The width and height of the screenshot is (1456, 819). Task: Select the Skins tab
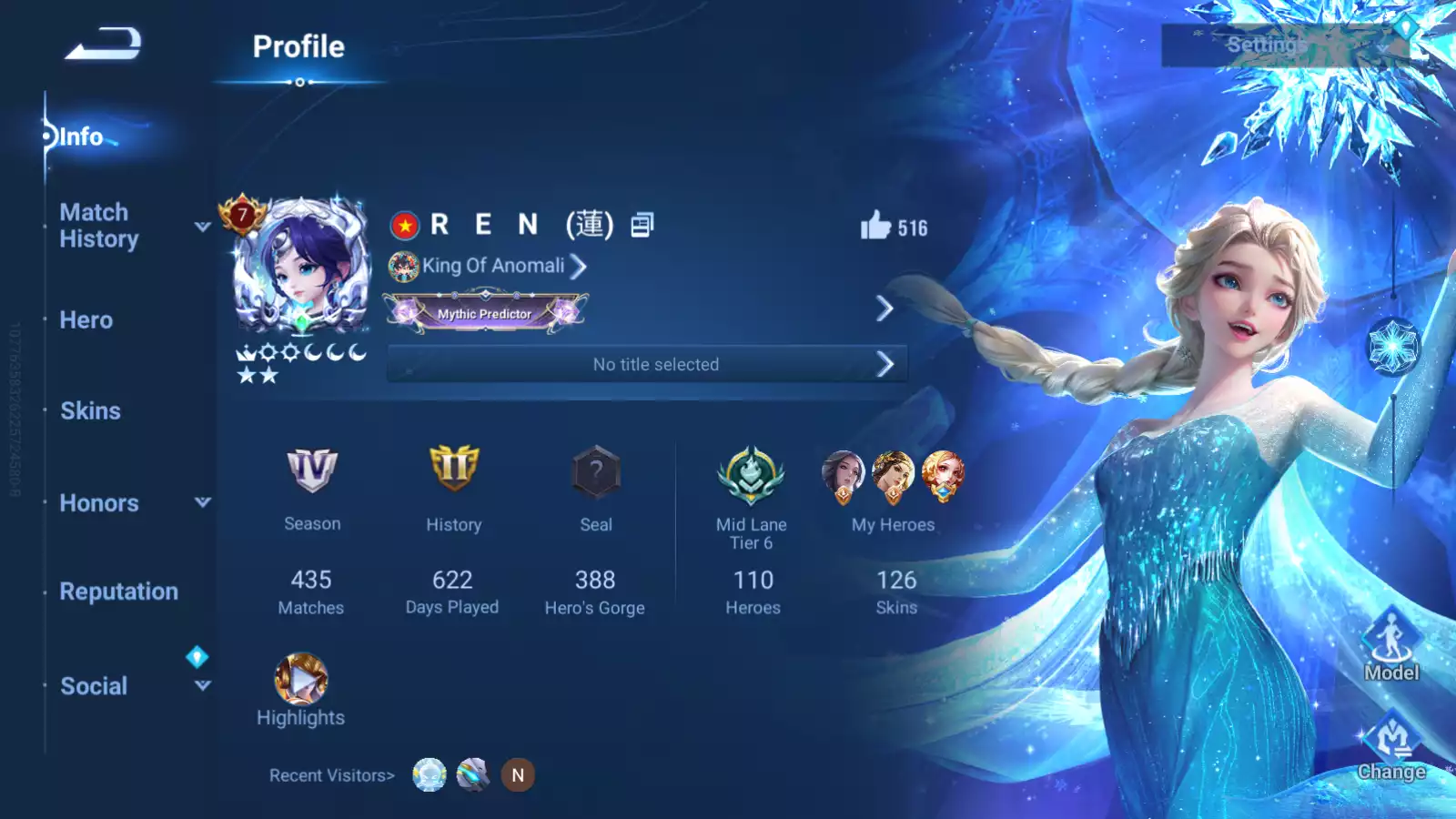pyautogui.click(x=90, y=411)
